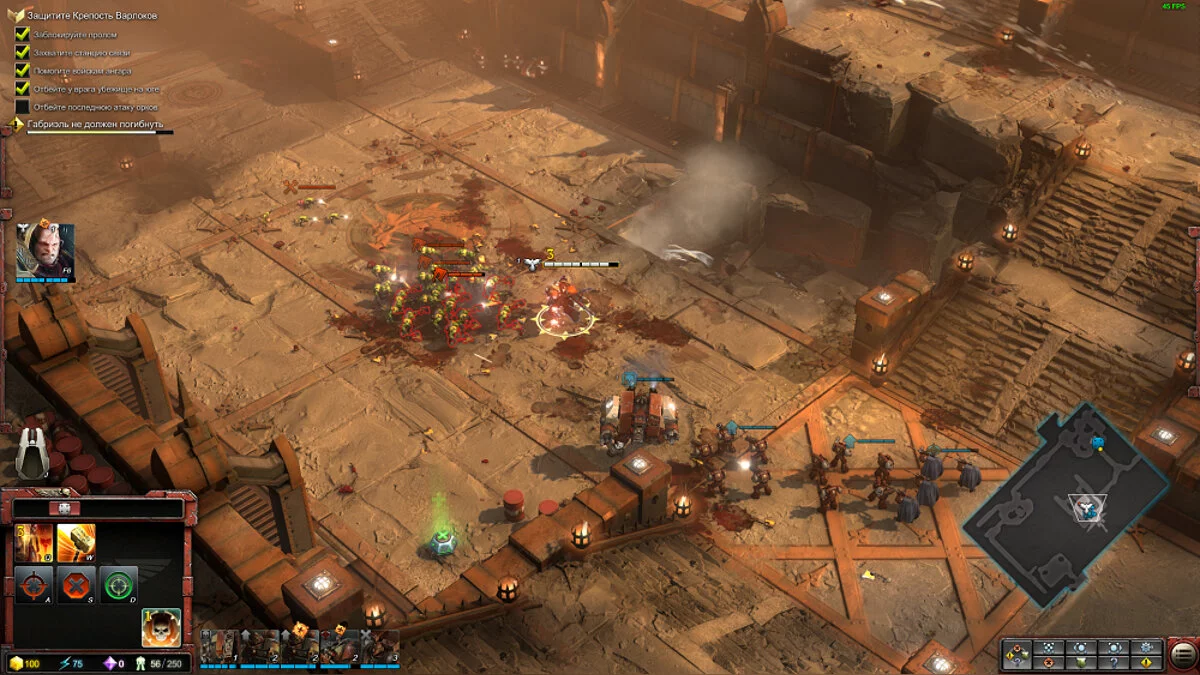This screenshot has height=675, width=1200.
Task: Open the round main menu button
Action: click(1182, 655)
